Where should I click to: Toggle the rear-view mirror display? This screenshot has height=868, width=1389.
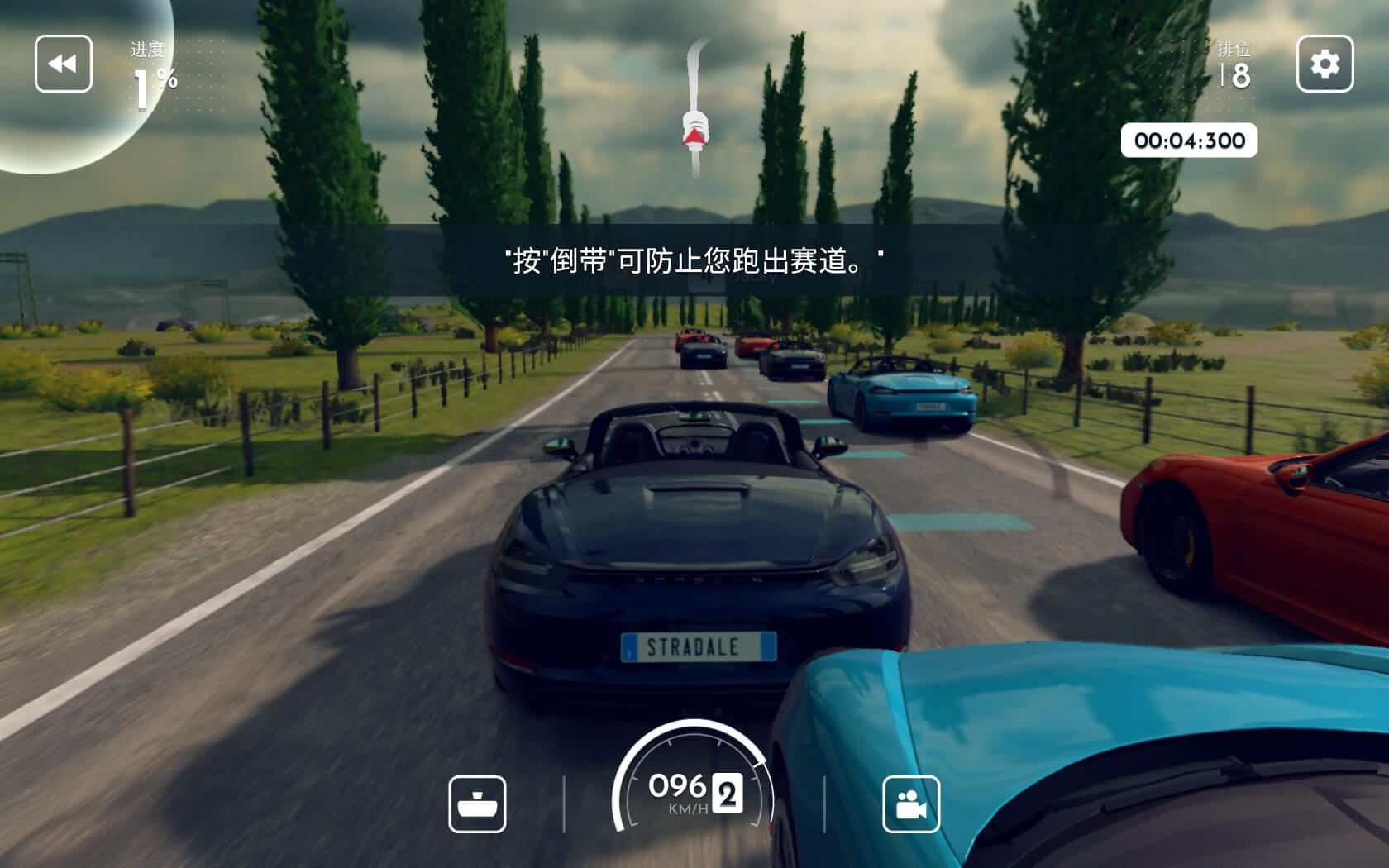[x=479, y=804]
